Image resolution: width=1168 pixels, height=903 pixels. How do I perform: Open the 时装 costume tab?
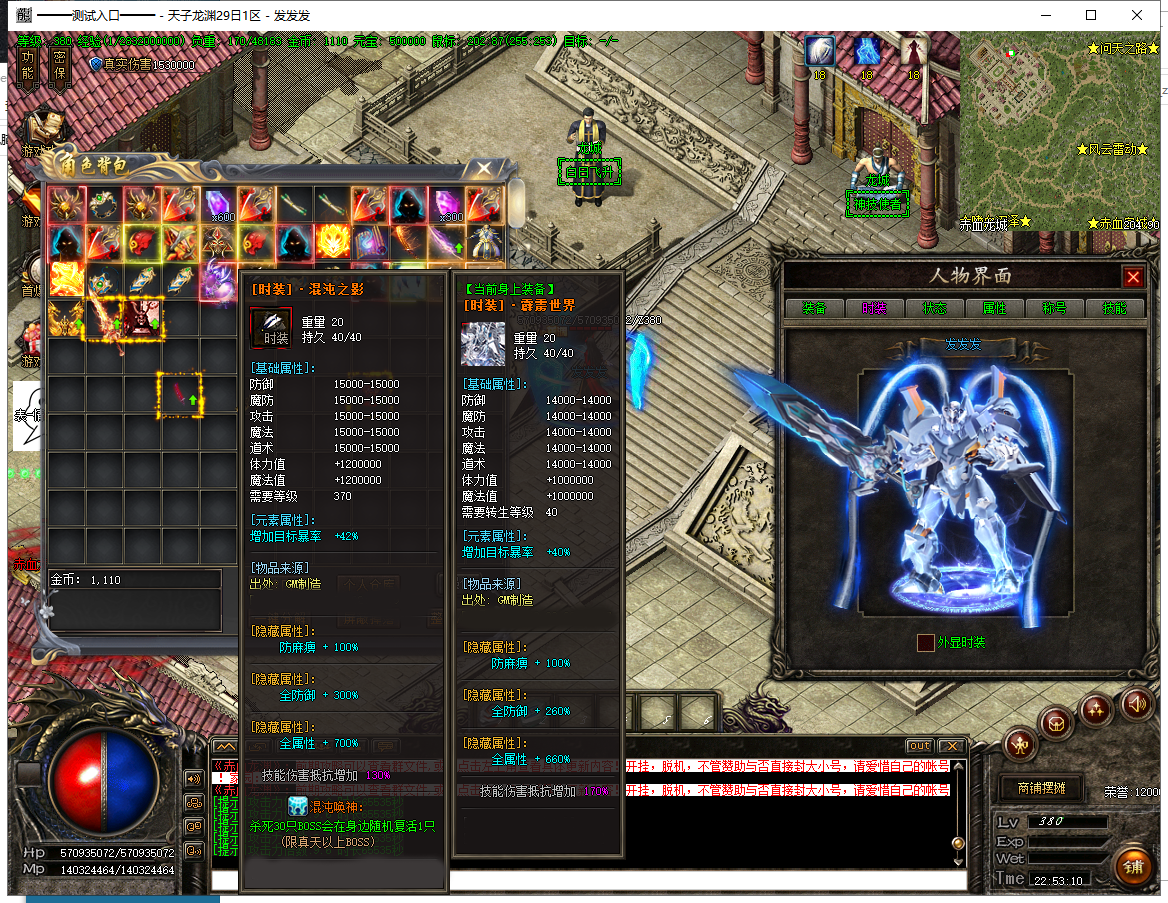(x=874, y=308)
